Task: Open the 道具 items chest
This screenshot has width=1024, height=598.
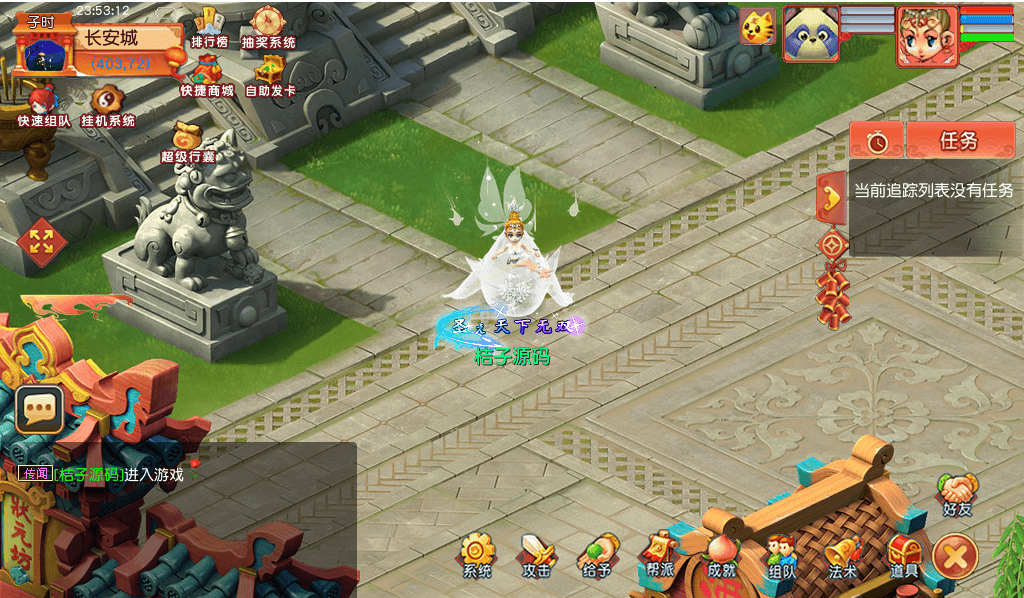Action: (904, 553)
